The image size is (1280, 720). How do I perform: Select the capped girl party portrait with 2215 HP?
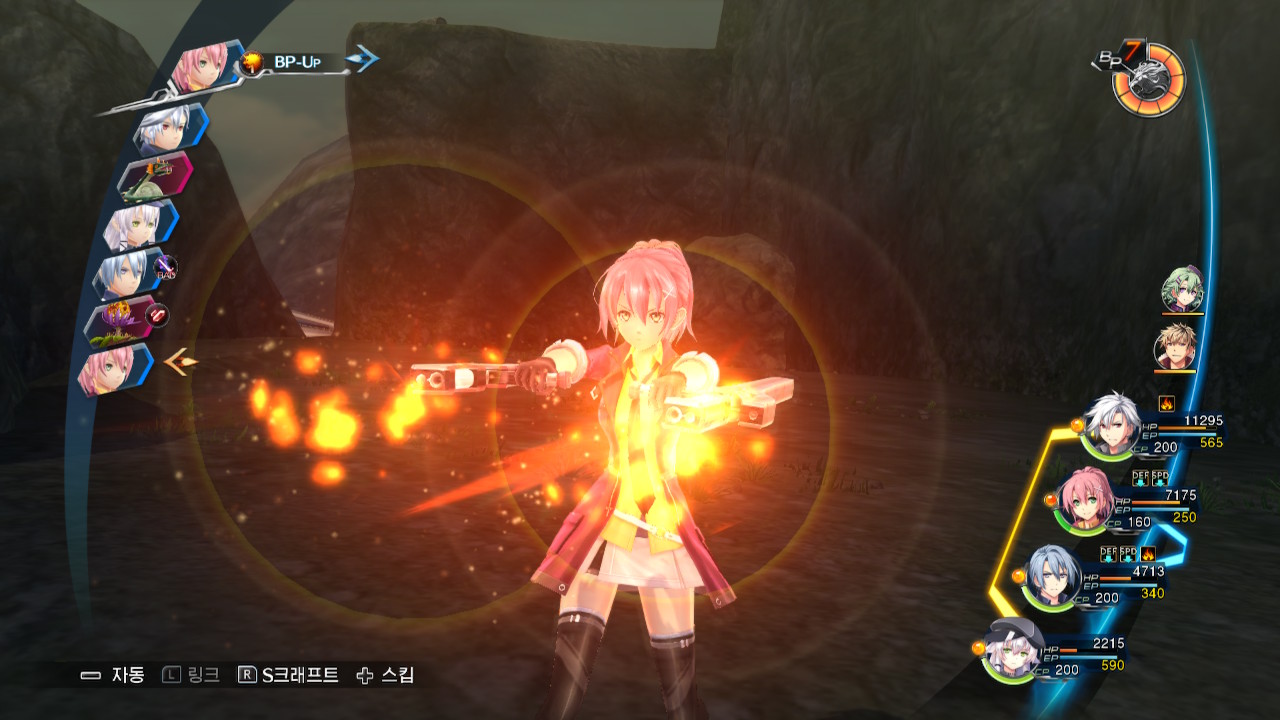pos(1014,650)
